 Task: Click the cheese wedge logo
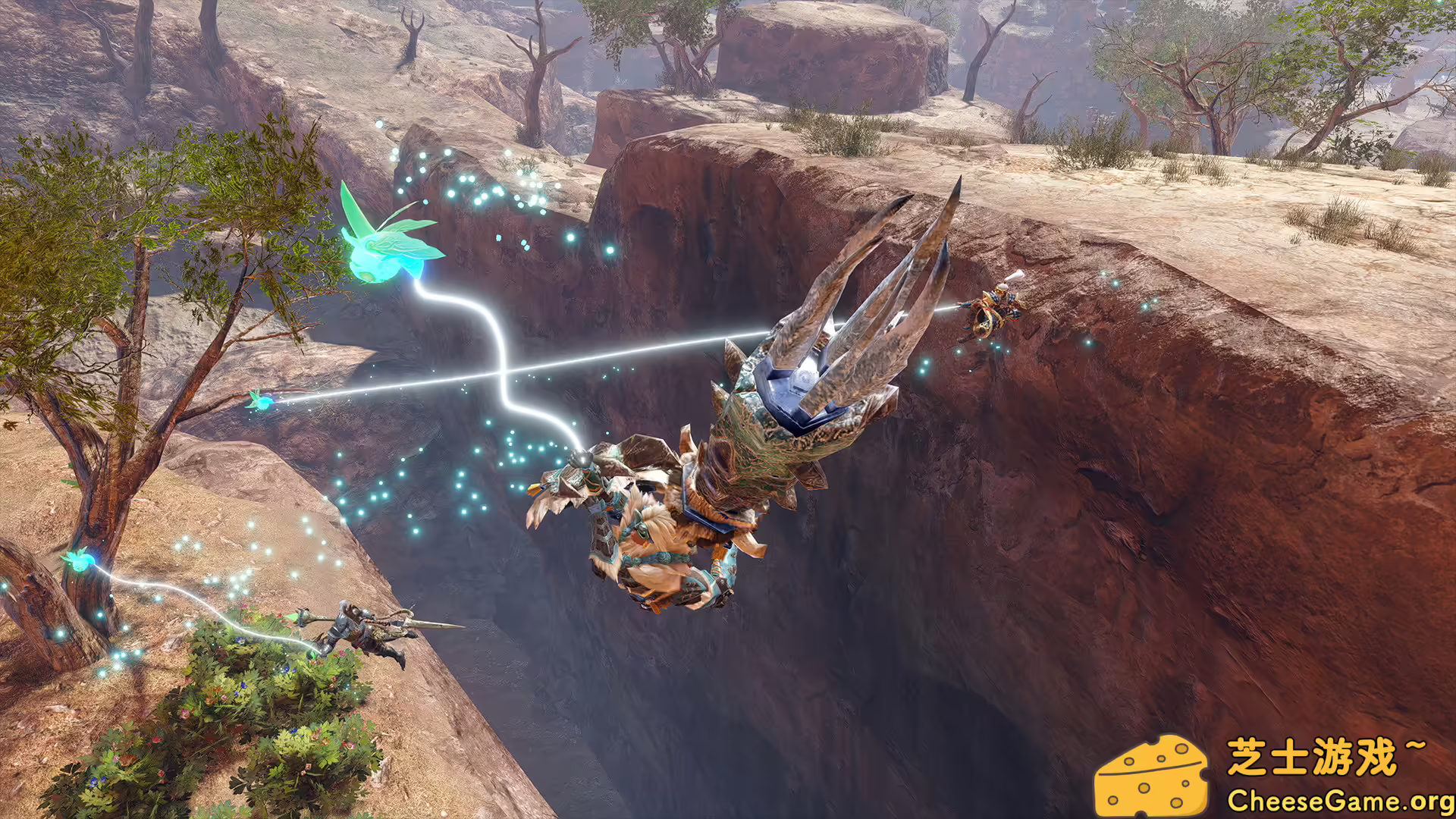click(1151, 777)
